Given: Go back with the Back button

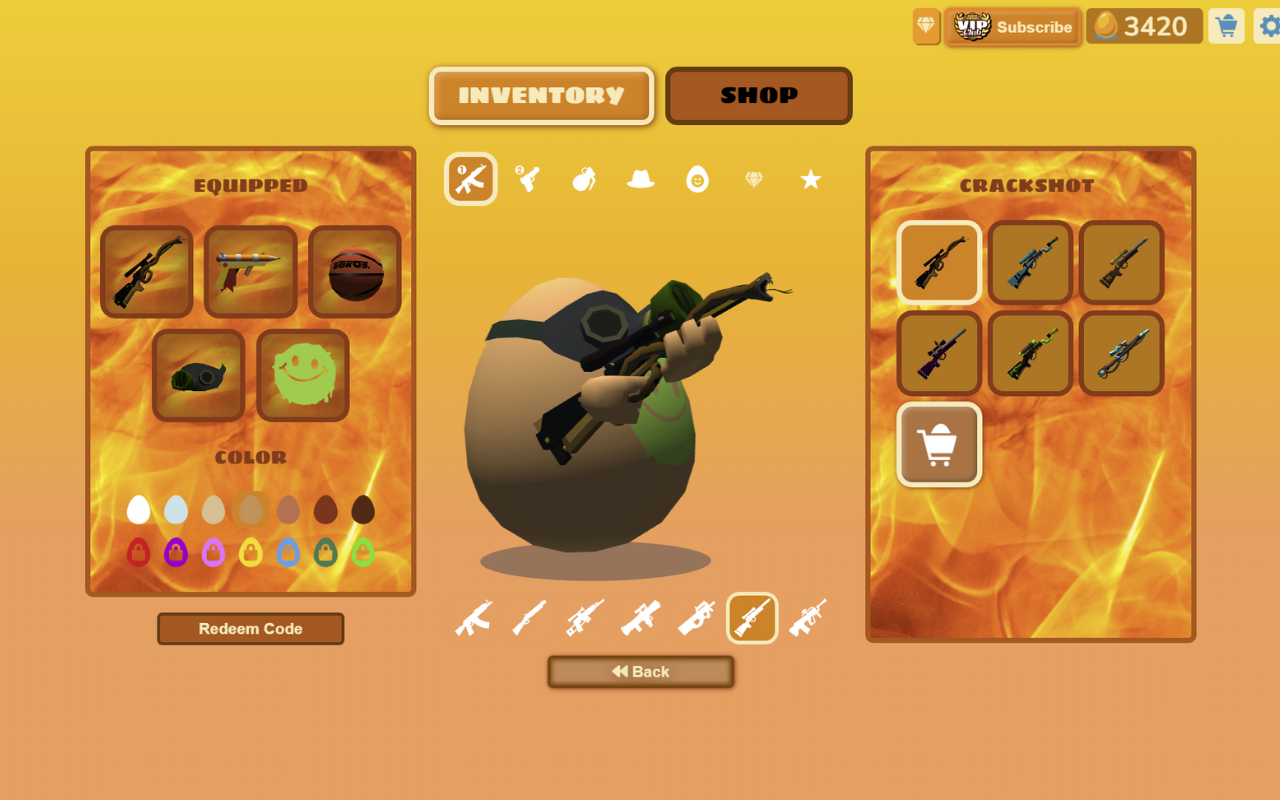Looking at the screenshot, I should click(x=640, y=672).
